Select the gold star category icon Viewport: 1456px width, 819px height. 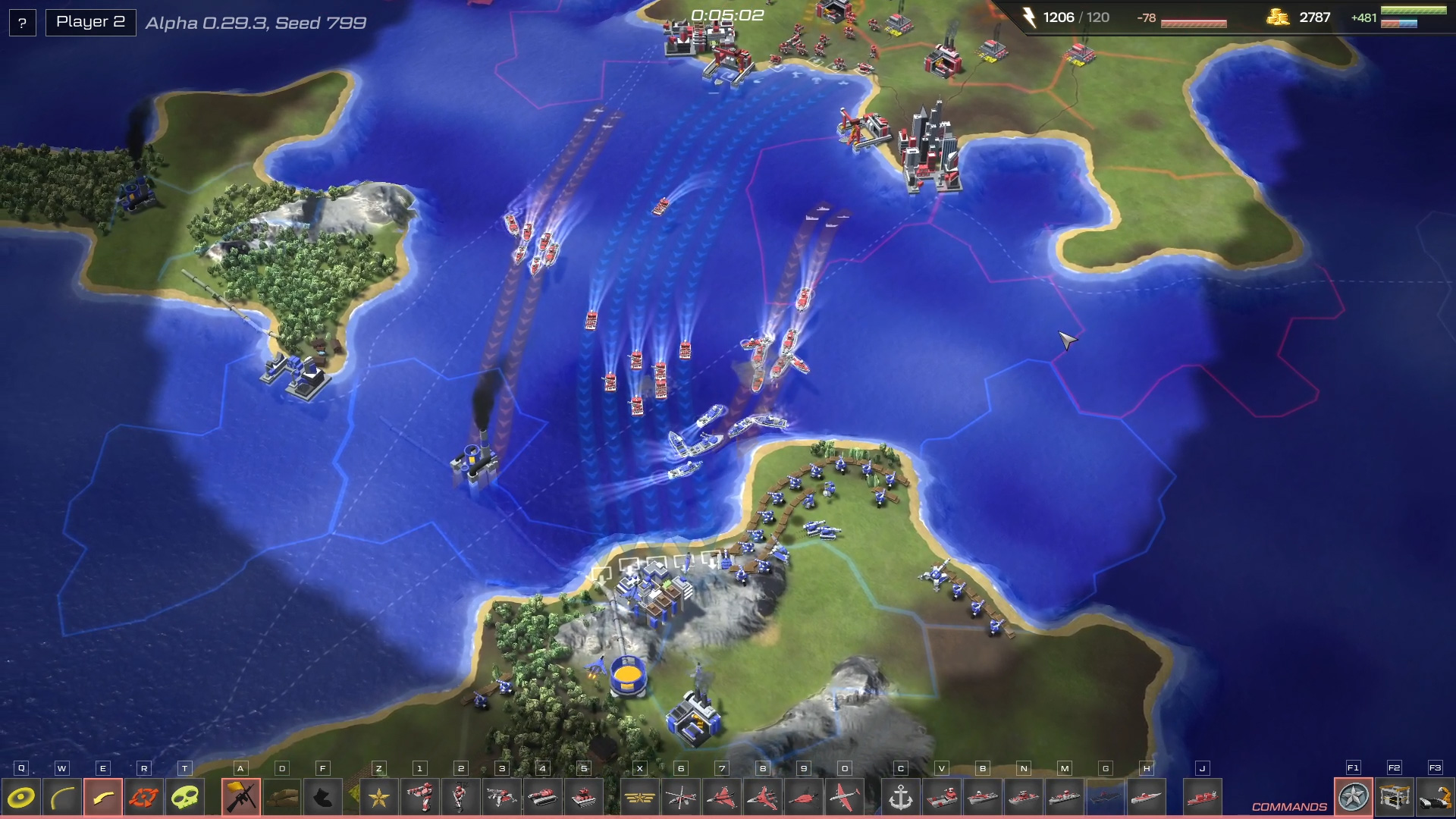379,798
